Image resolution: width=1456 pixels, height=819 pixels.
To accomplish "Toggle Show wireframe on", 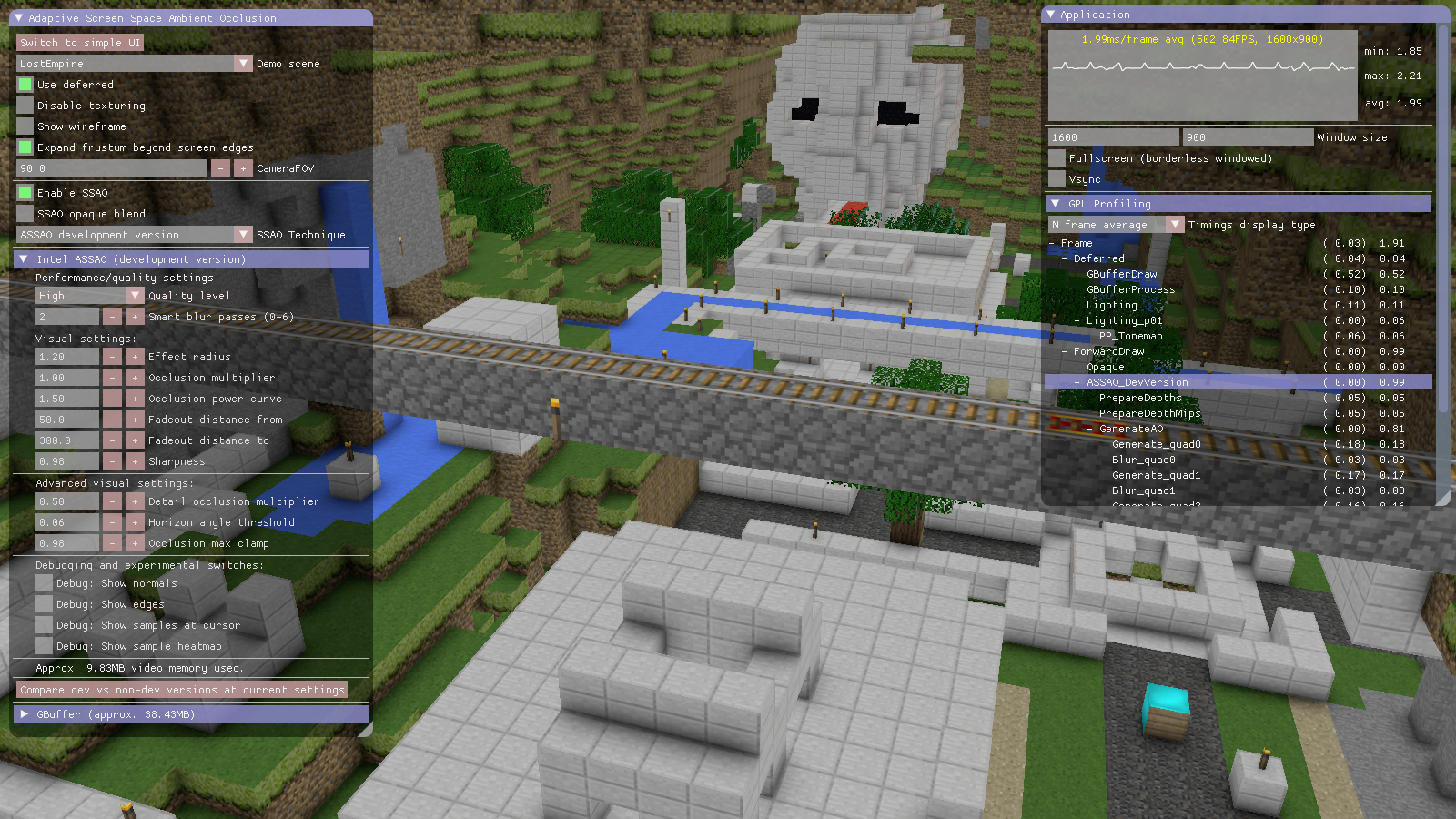I will (25, 126).
